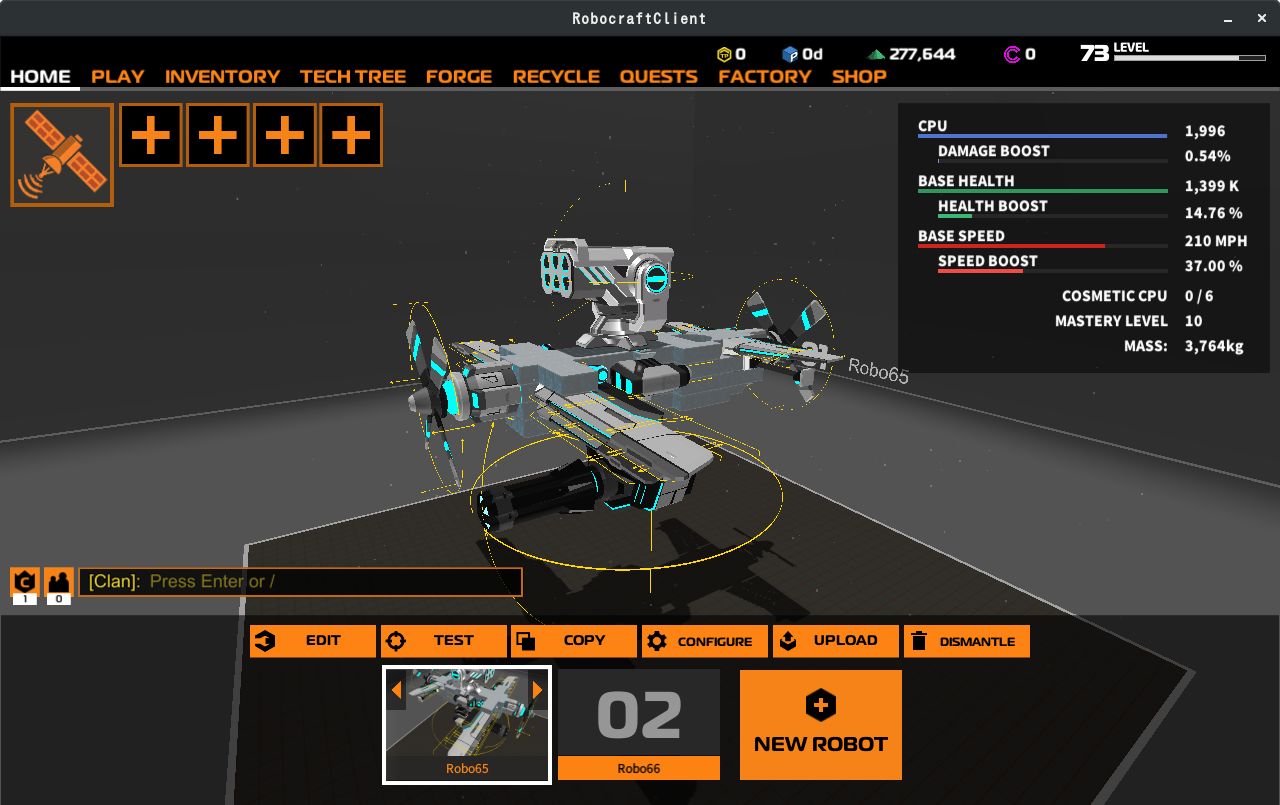Screen dimensions: 1280x805
Task: Select the Robo66 garage slot
Action: pos(639,724)
